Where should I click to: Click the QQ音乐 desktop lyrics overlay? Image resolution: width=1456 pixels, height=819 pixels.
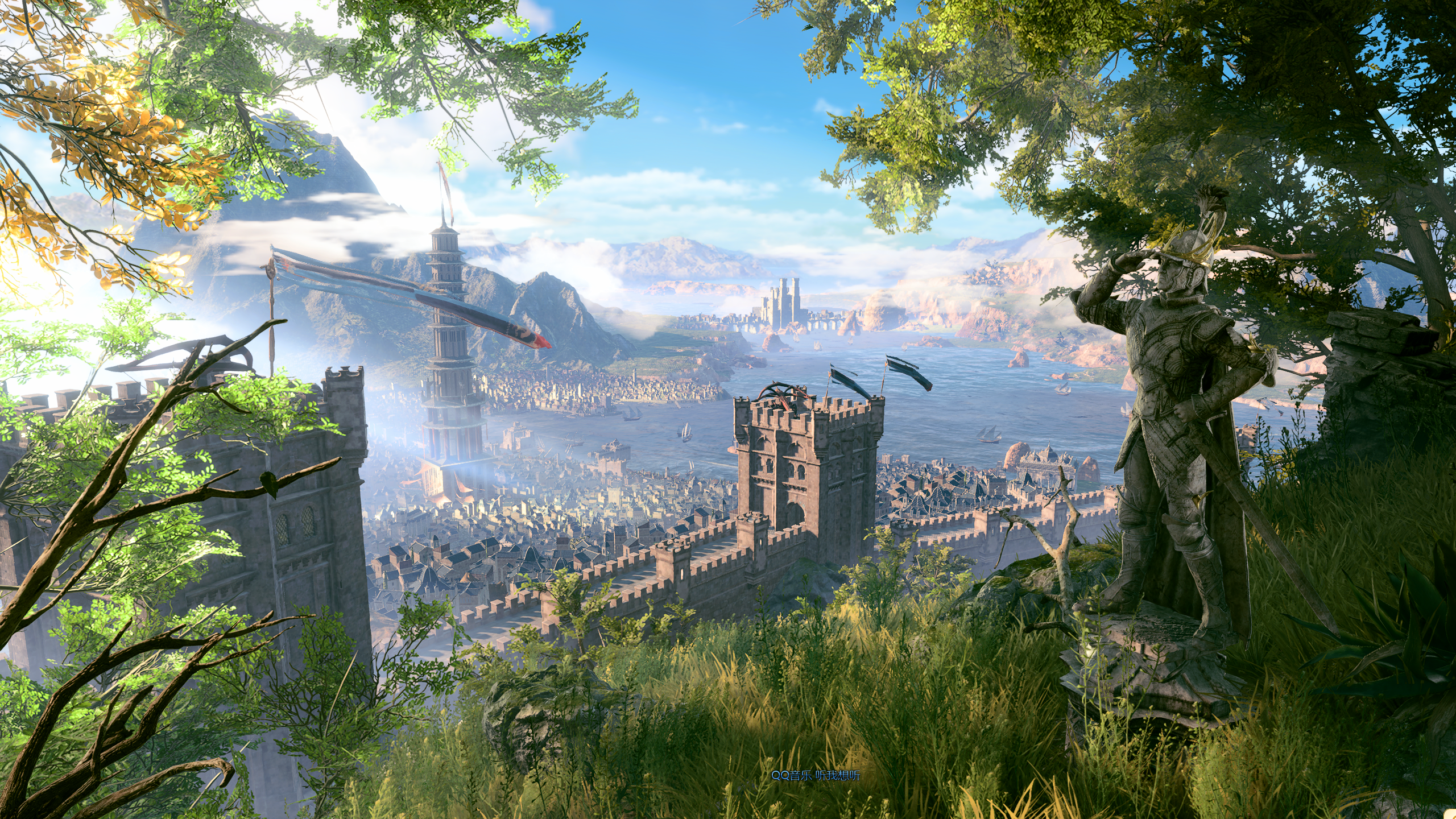pos(815,776)
